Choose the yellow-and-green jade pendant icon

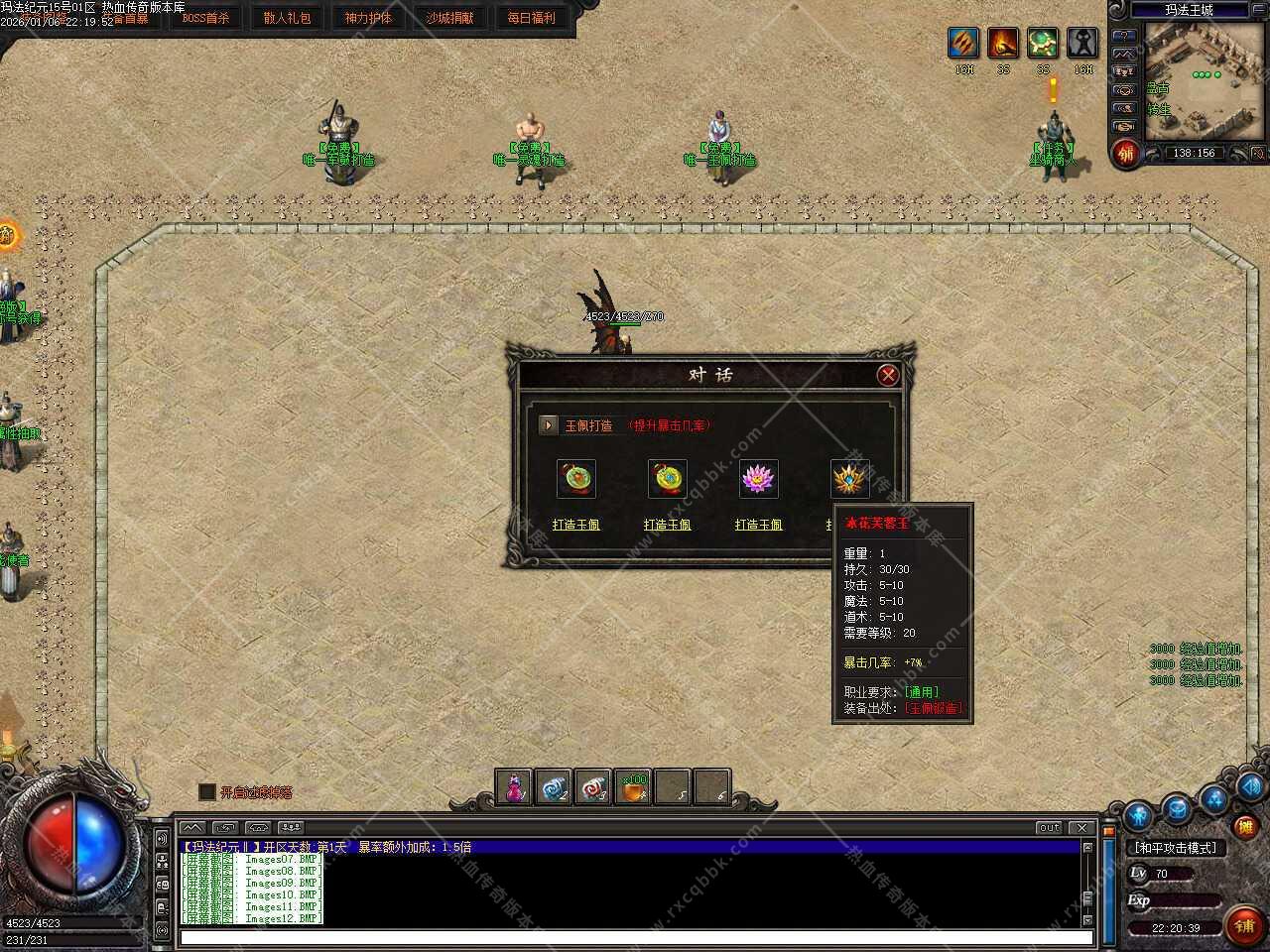pyautogui.click(x=667, y=479)
